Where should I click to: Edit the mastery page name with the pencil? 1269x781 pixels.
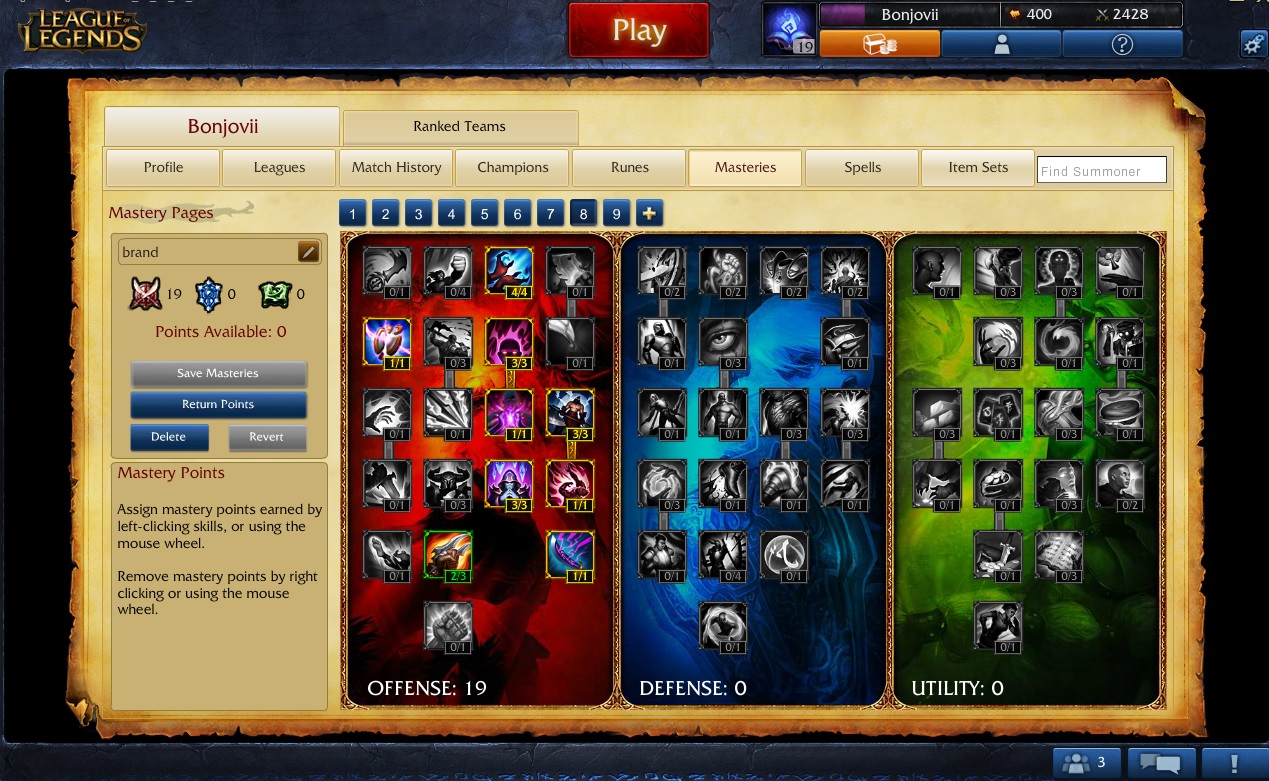(x=308, y=252)
